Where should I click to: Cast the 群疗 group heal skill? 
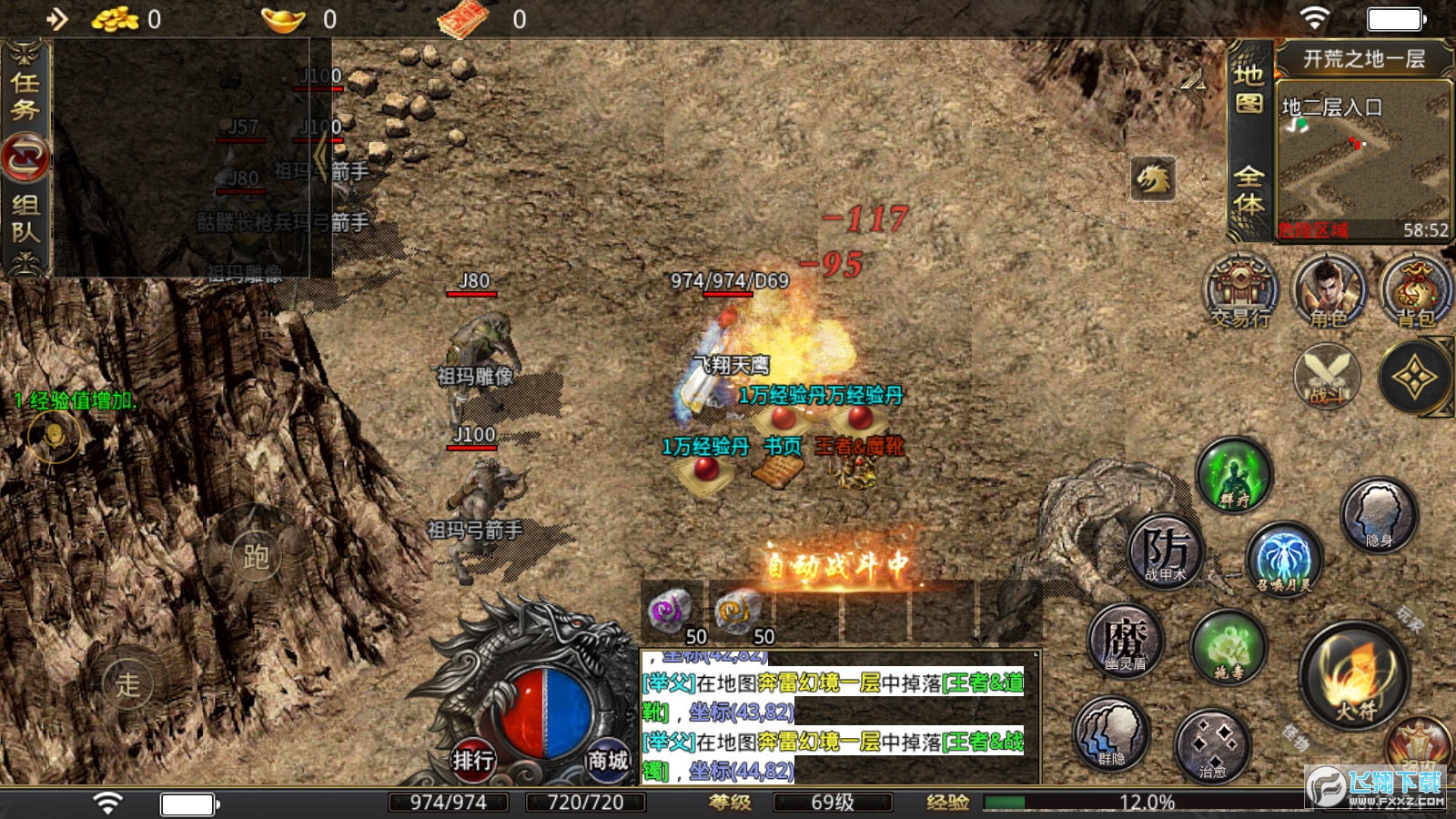pos(1234,474)
